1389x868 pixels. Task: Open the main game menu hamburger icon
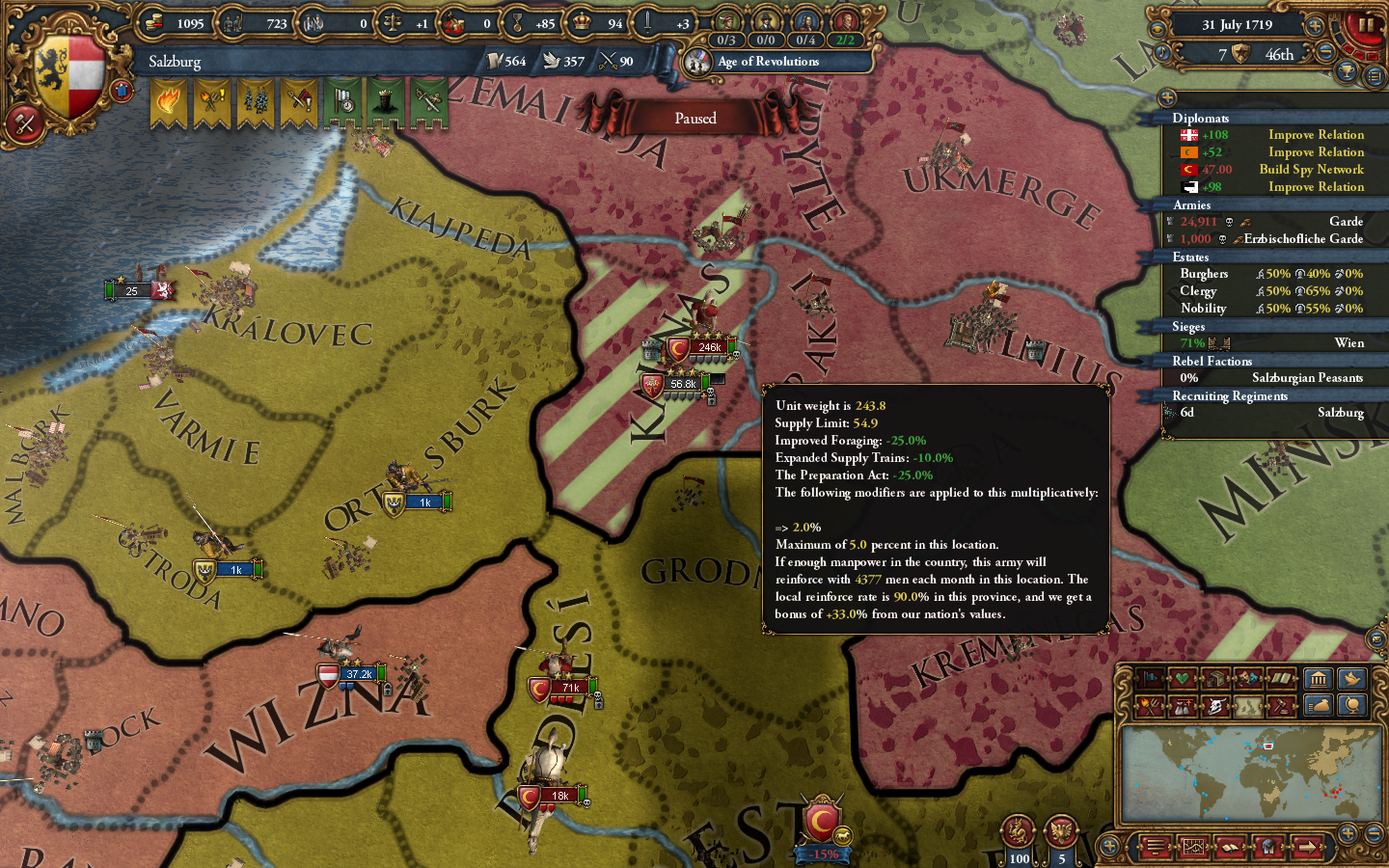point(1157,847)
